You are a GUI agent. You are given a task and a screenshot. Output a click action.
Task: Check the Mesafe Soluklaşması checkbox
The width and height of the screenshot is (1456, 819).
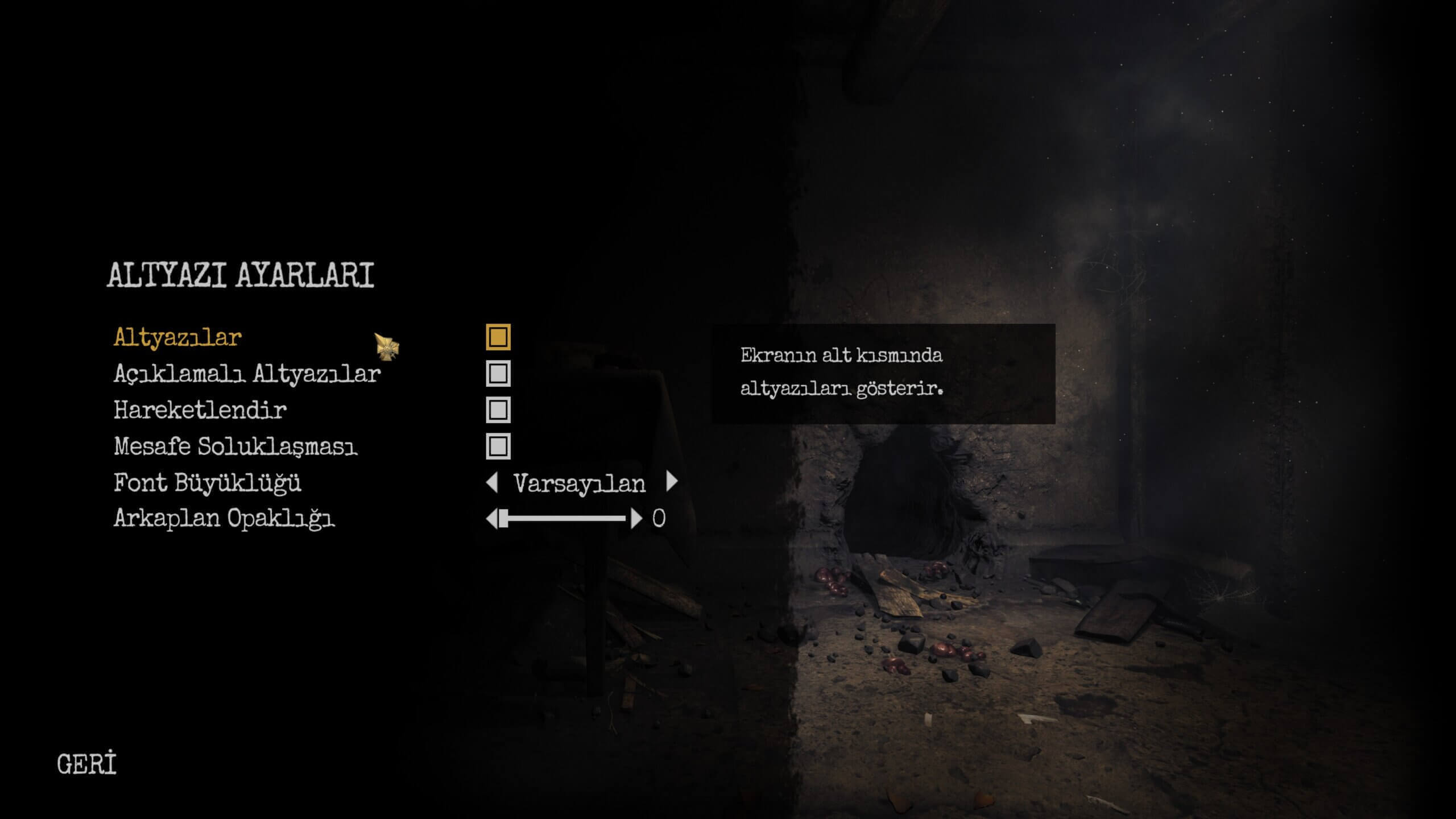[x=498, y=446]
